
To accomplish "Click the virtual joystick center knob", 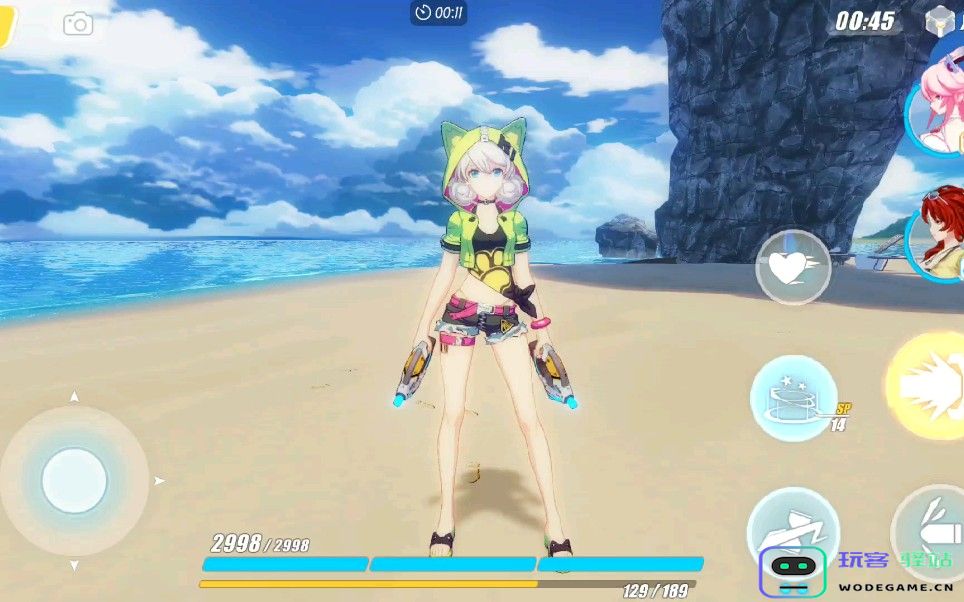I will (x=74, y=481).
